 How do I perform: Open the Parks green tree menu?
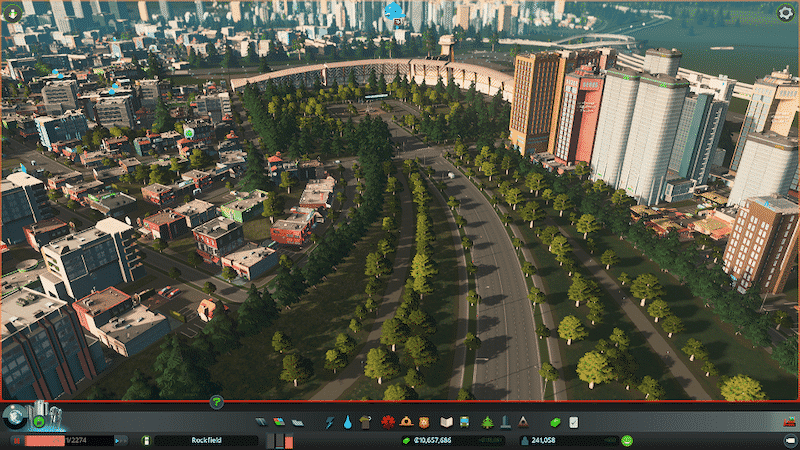point(487,422)
